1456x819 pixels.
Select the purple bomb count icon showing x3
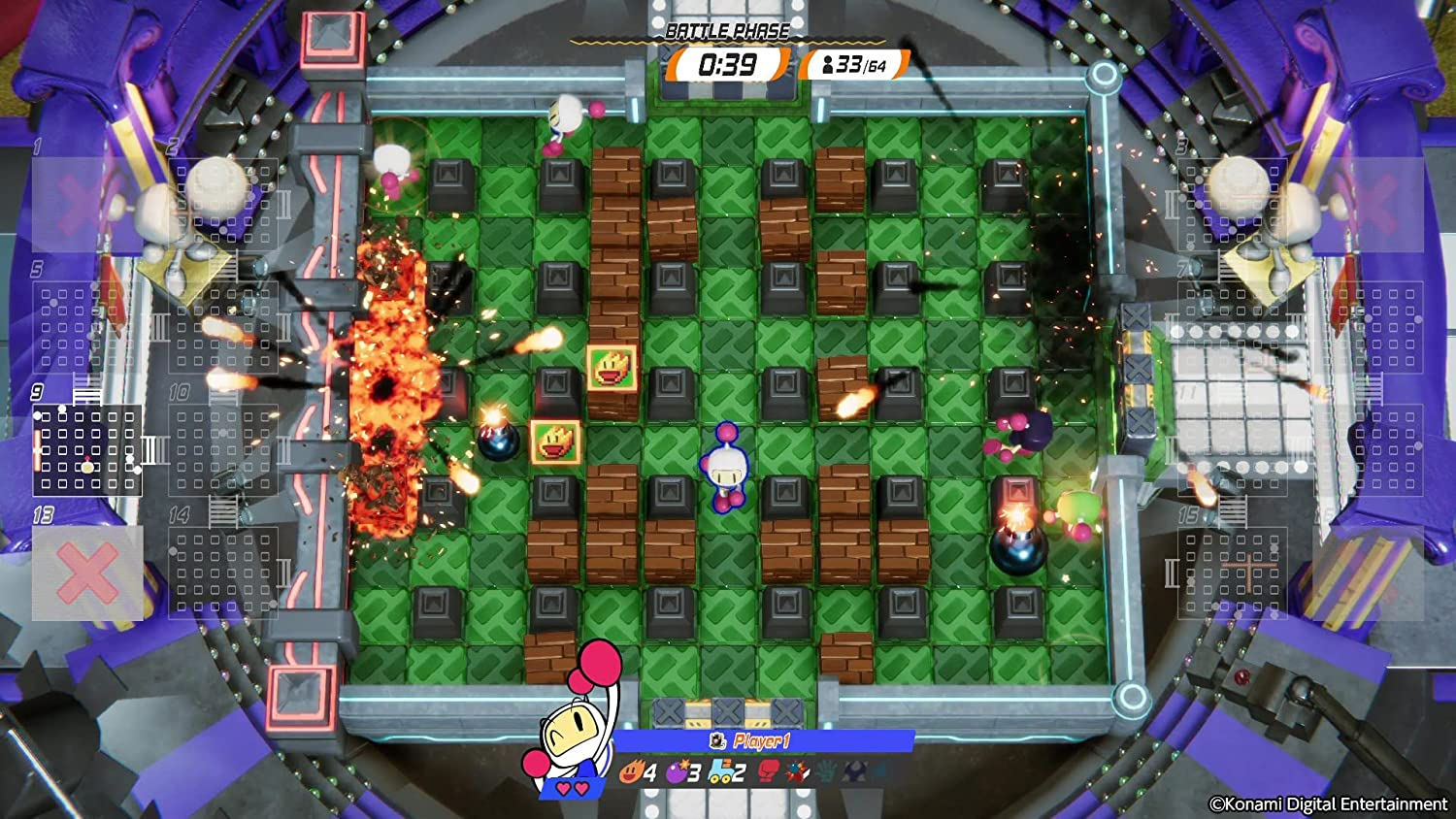pyautogui.click(x=678, y=771)
